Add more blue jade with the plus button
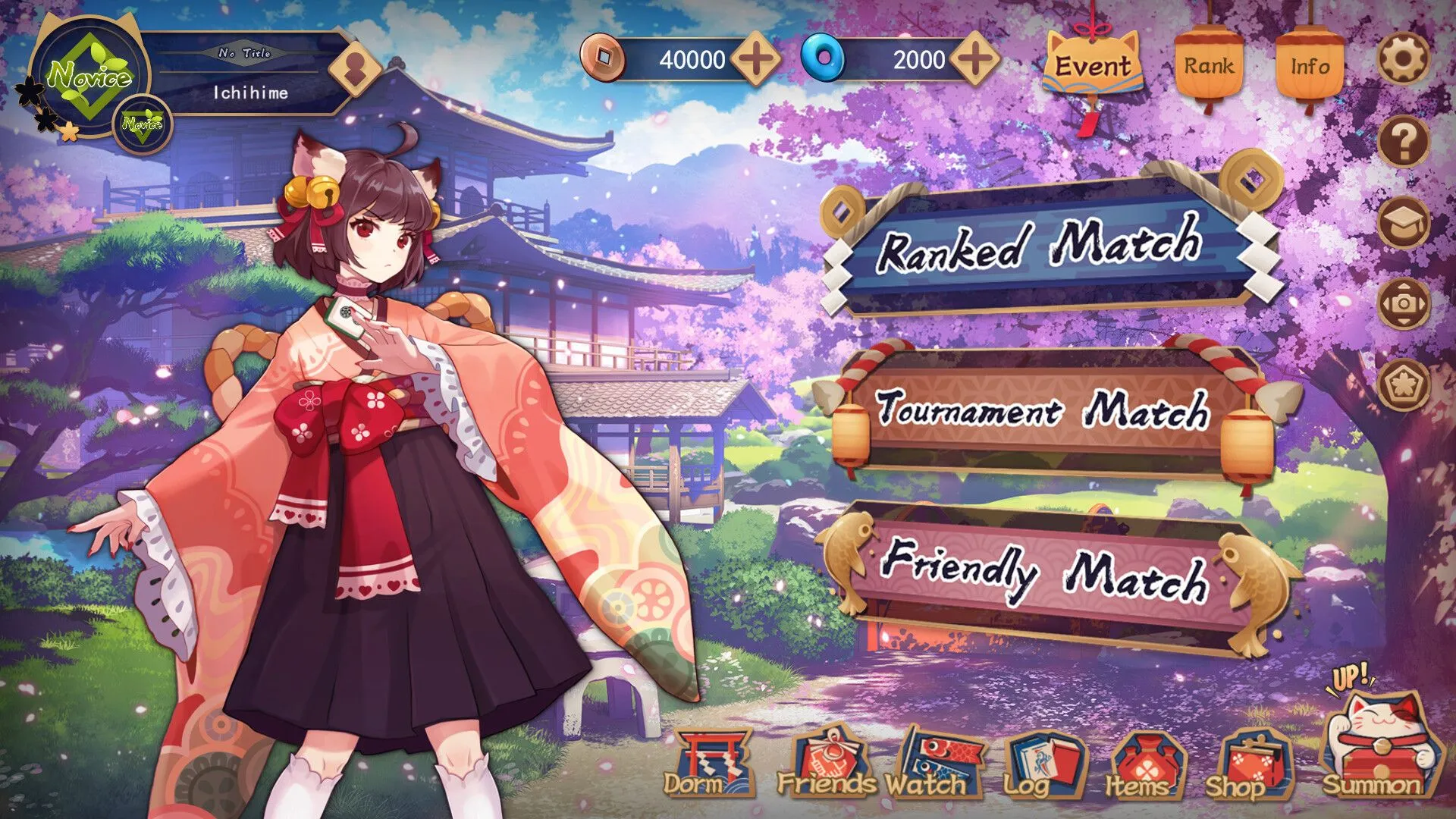This screenshot has width=1456, height=819. [x=974, y=59]
